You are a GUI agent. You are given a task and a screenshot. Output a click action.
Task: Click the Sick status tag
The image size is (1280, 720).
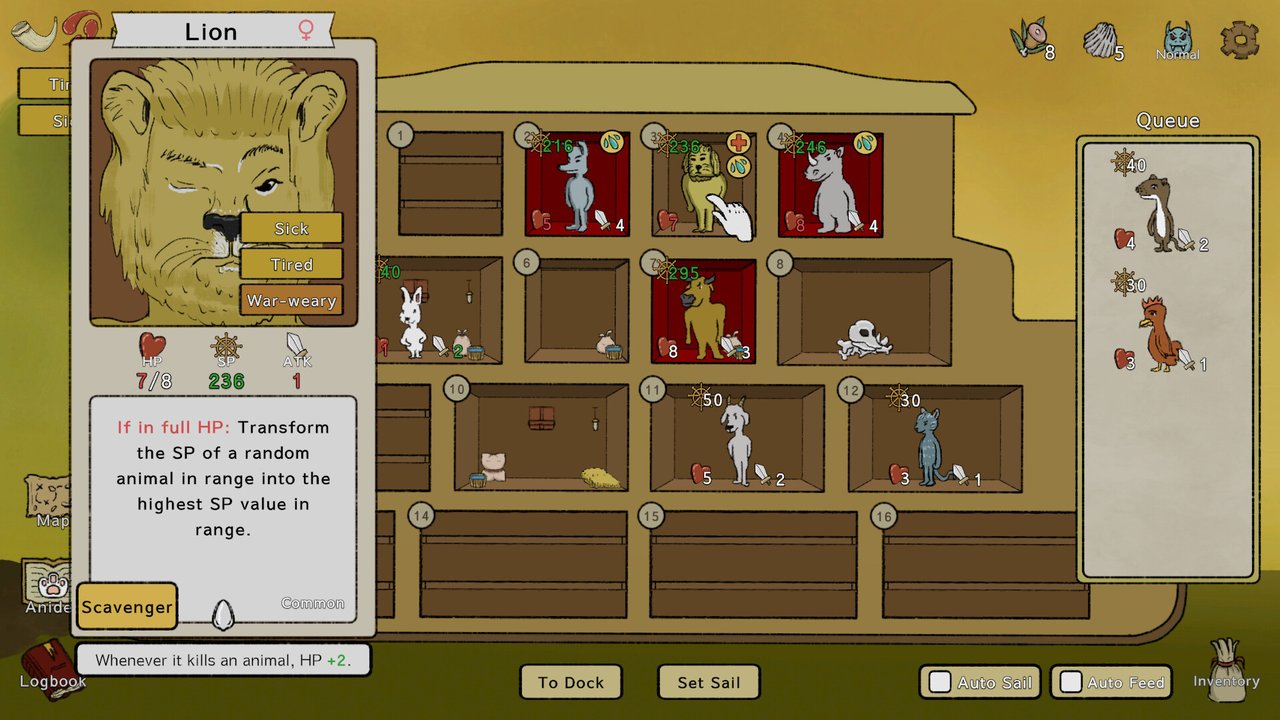click(x=291, y=228)
